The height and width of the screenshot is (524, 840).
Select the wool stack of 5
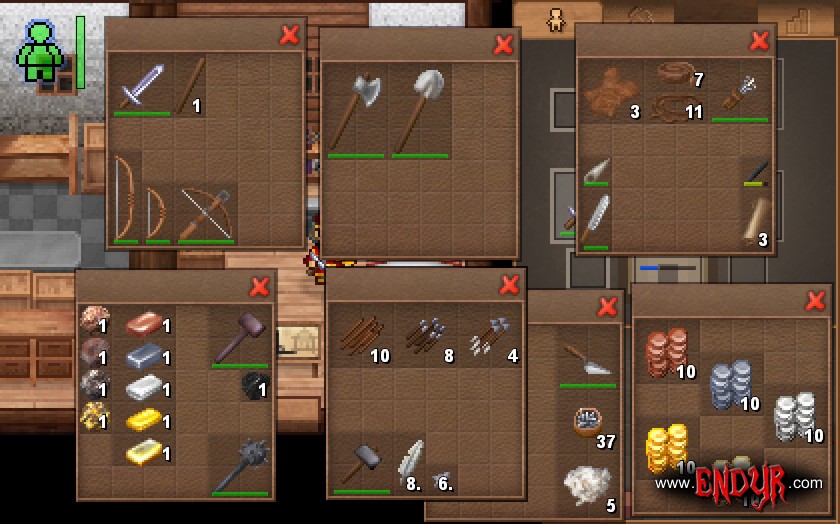point(587,485)
